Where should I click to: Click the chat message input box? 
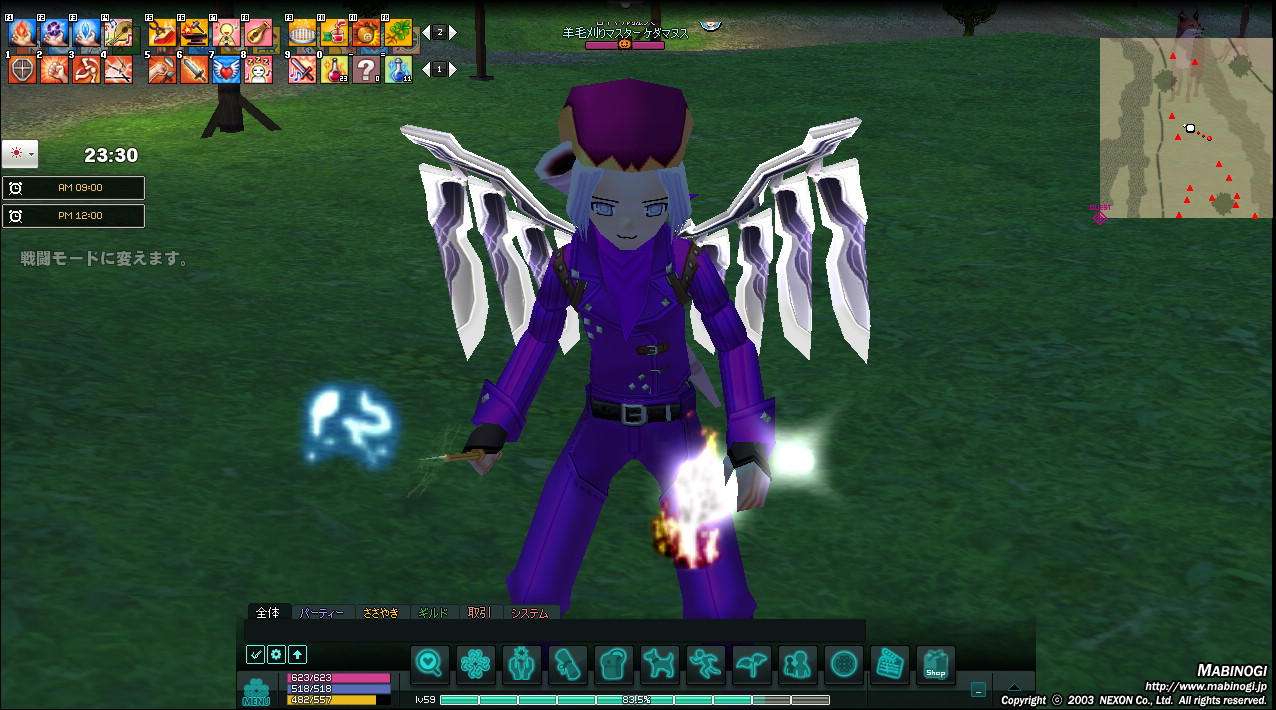point(555,631)
